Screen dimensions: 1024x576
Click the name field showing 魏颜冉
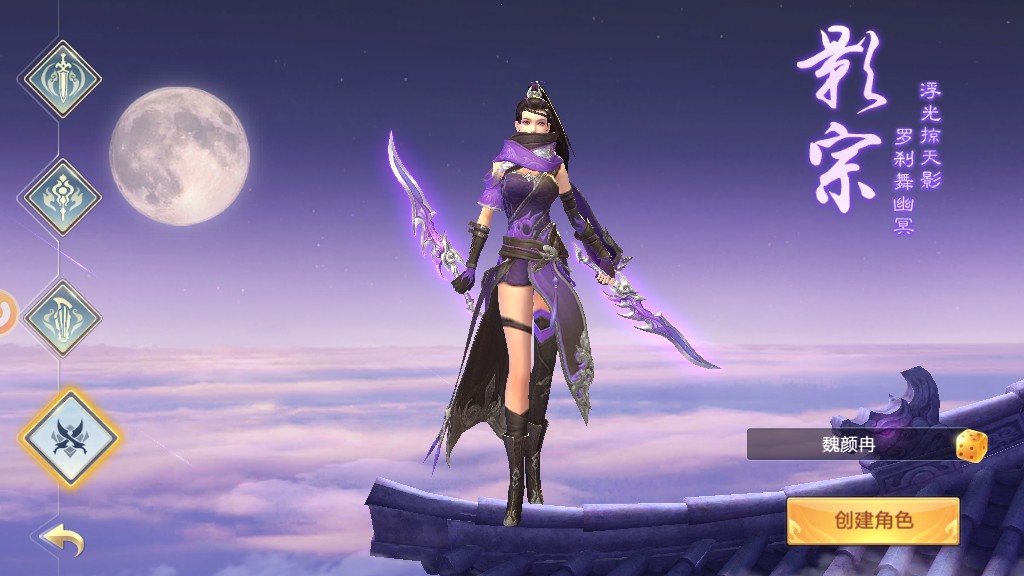(x=848, y=444)
